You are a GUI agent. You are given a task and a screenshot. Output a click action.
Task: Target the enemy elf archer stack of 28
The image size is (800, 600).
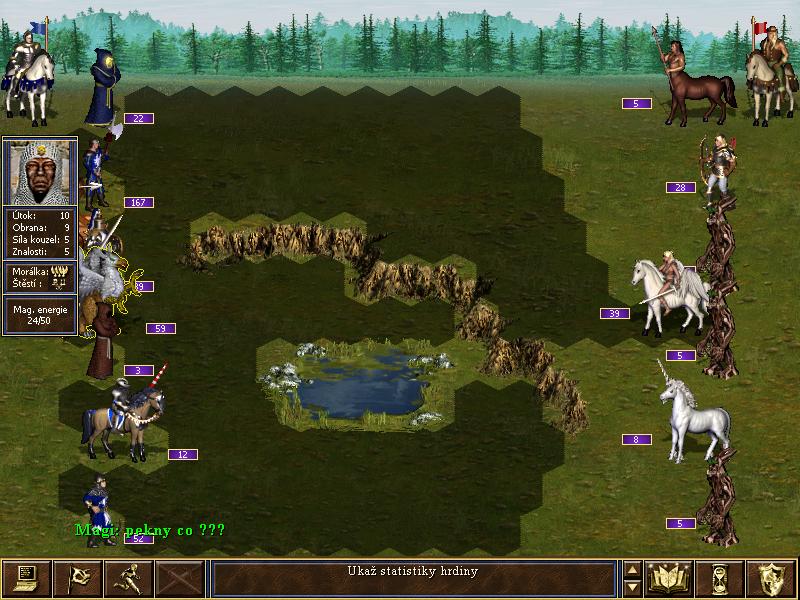coord(720,165)
